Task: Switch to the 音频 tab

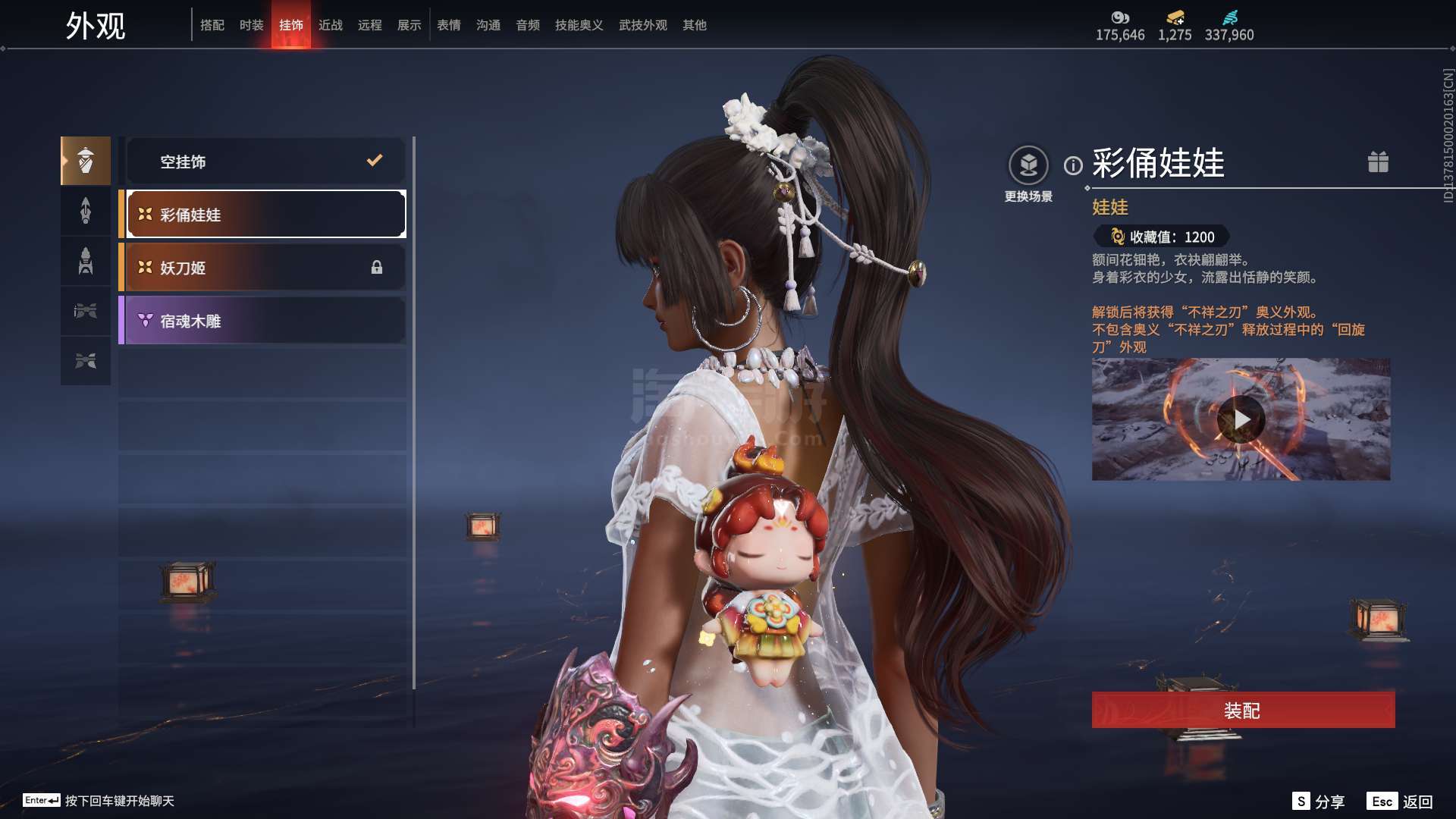Action: [x=528, y=25]
